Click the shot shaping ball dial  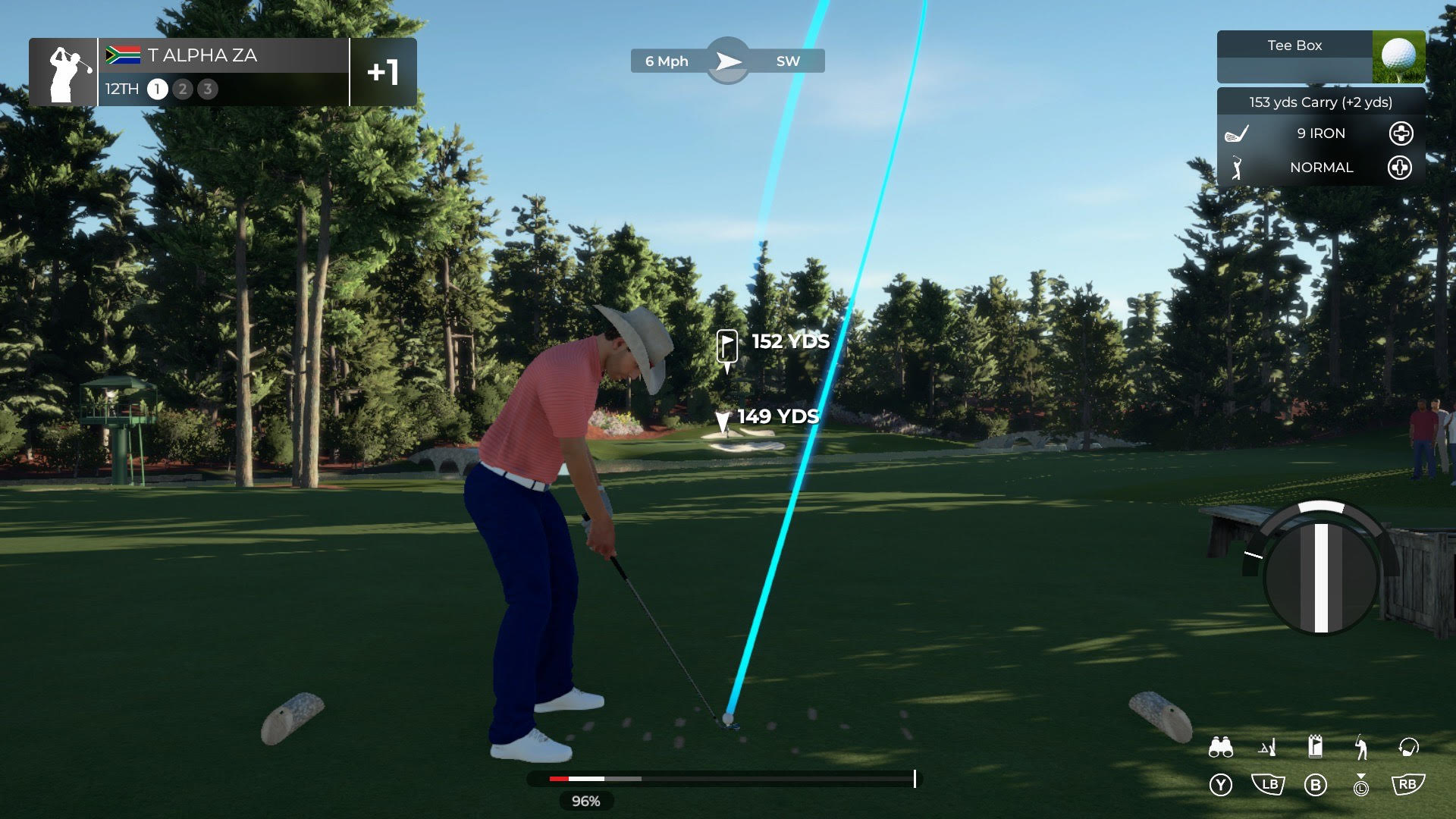(1320, 577)
